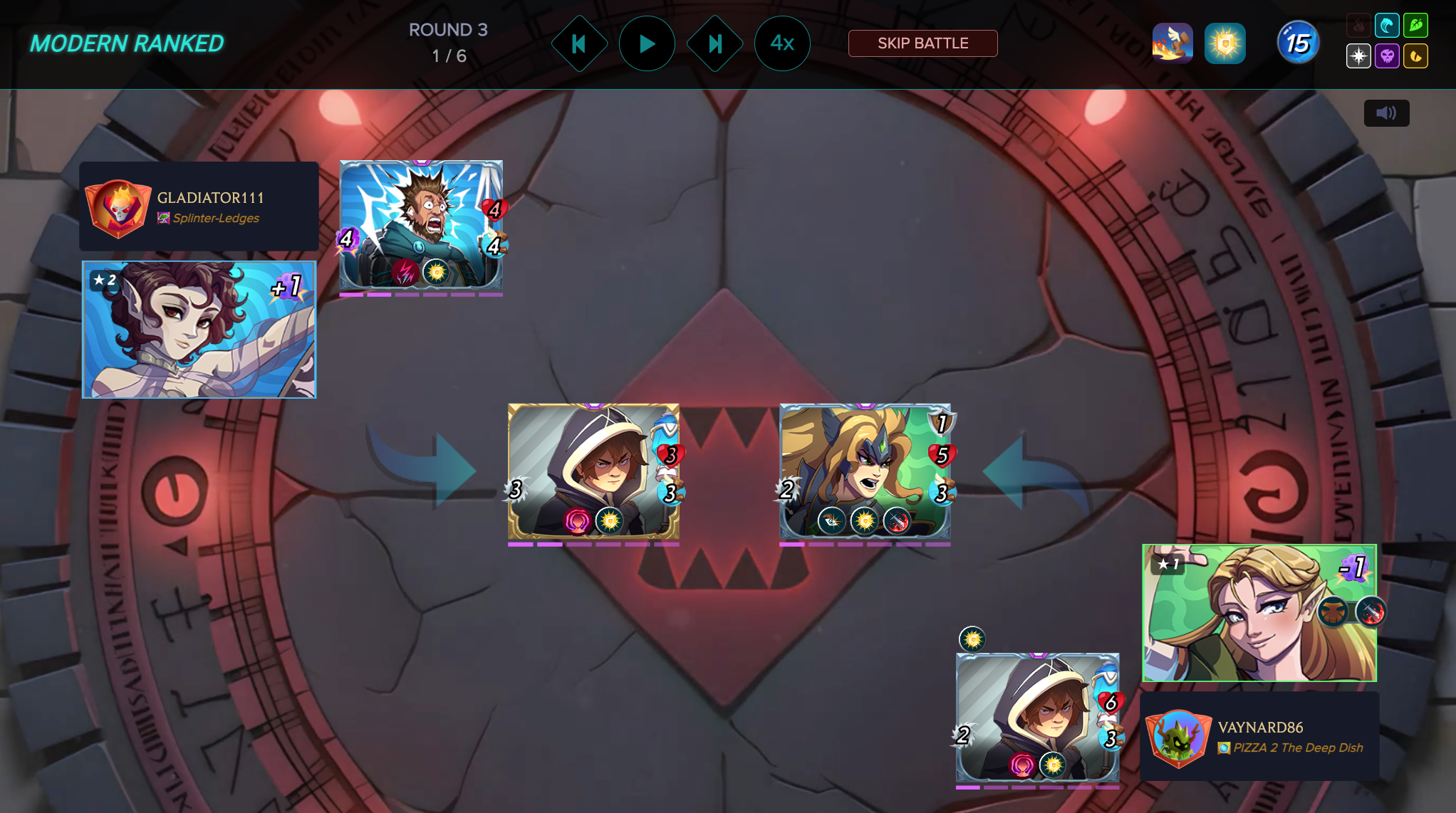The image size is (1456, 813).
Task: Skip the battle
Action: pos(922,43)
